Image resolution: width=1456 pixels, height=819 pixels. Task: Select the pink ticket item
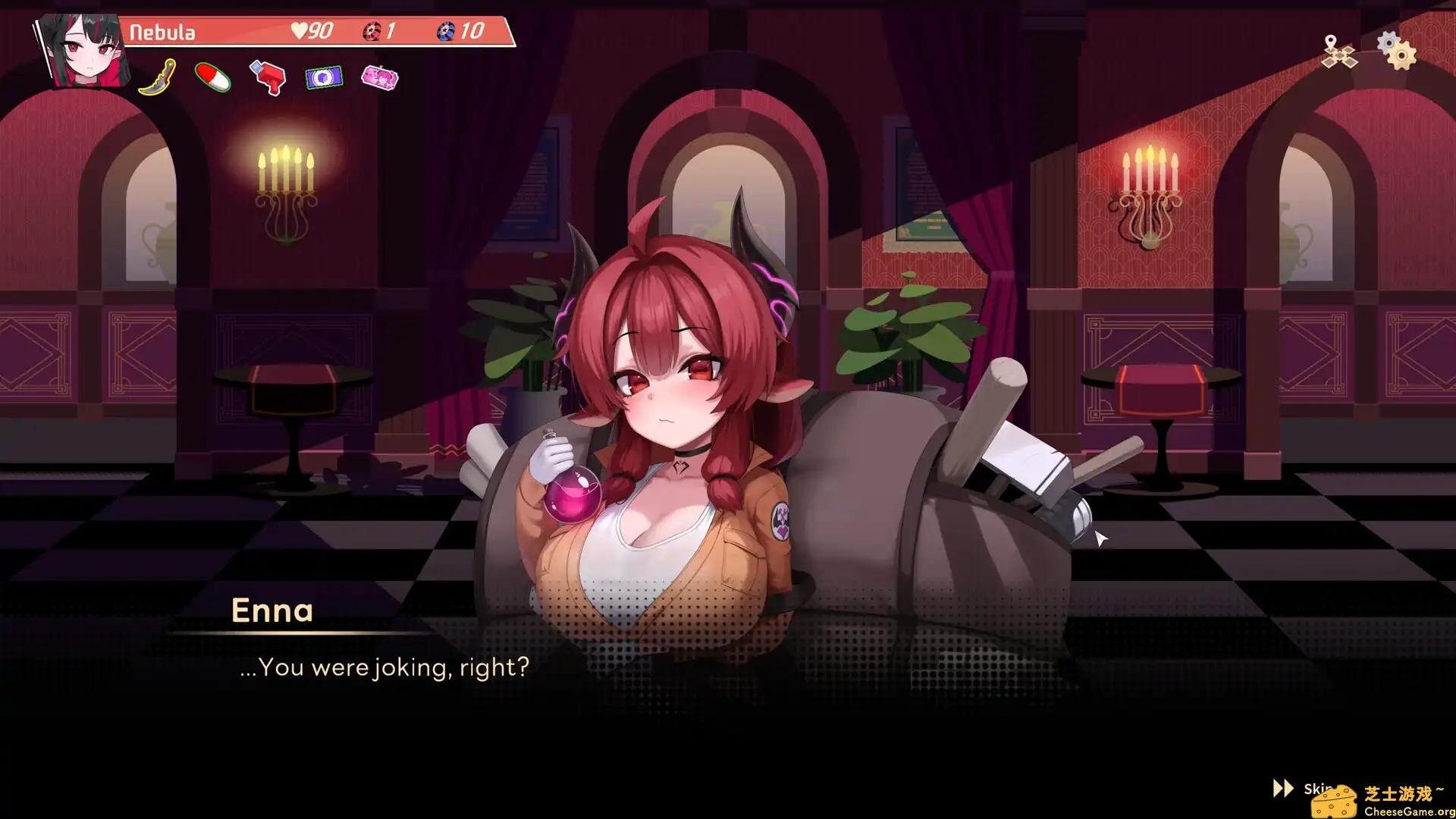(379, 77)
